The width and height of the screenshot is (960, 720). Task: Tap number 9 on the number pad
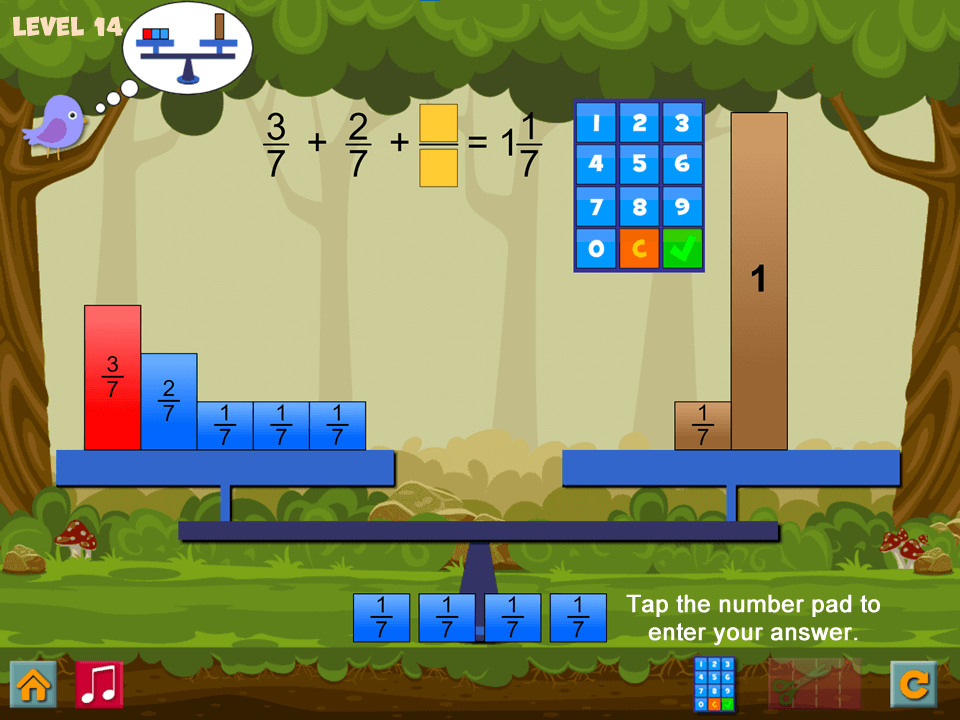[682, 206]
